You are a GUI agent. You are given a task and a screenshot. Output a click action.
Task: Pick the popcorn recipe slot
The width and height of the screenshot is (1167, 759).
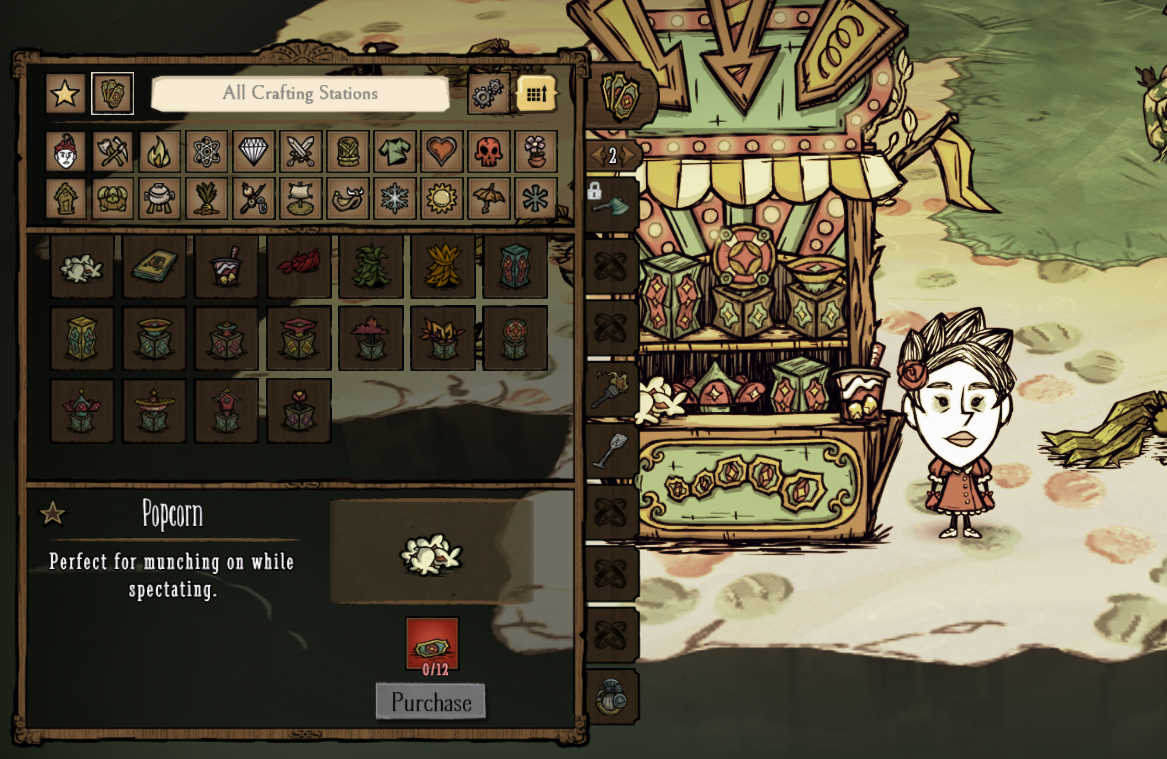(82, 267)
